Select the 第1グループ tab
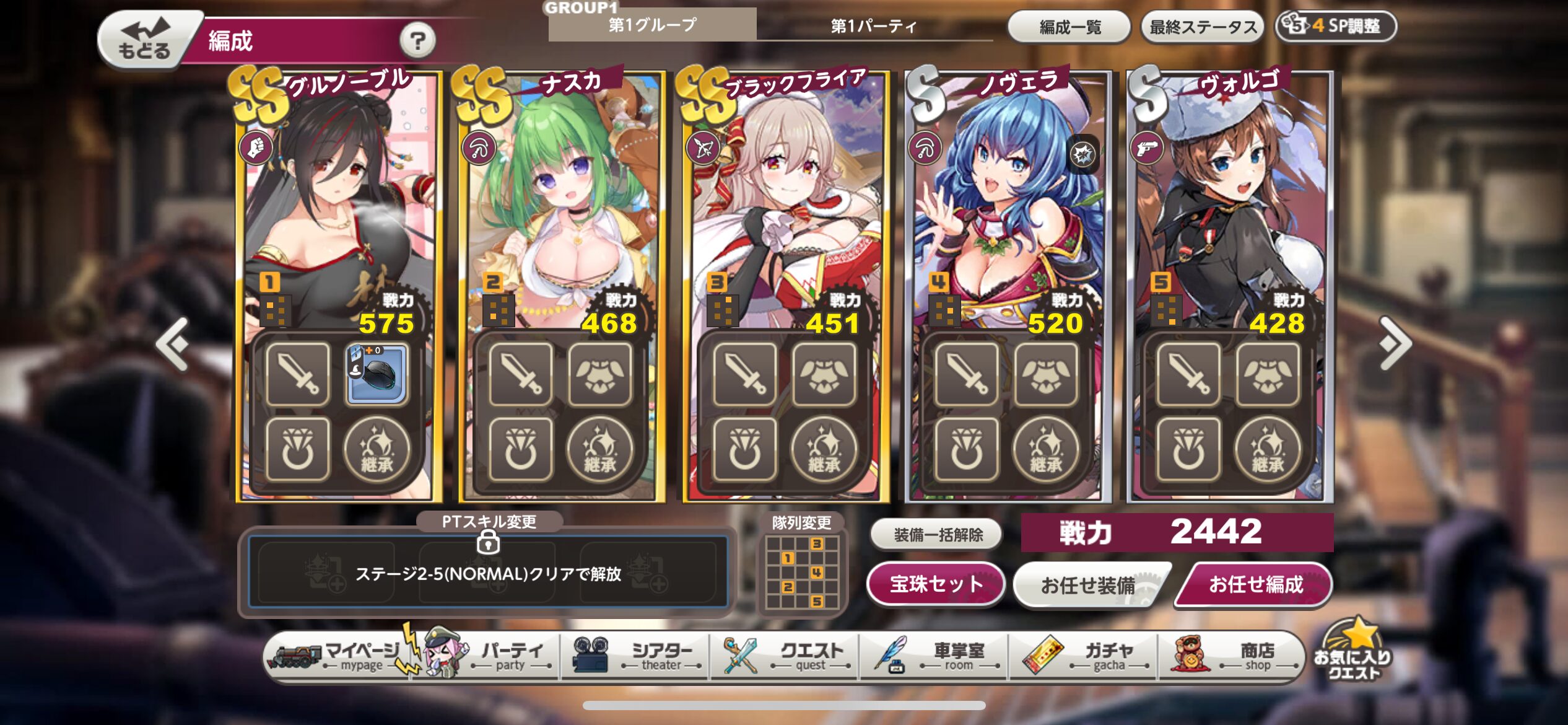 [x=652, y=25]
